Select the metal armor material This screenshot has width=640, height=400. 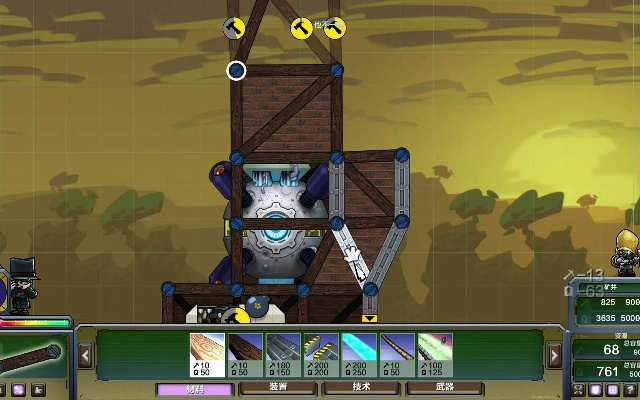284,354
